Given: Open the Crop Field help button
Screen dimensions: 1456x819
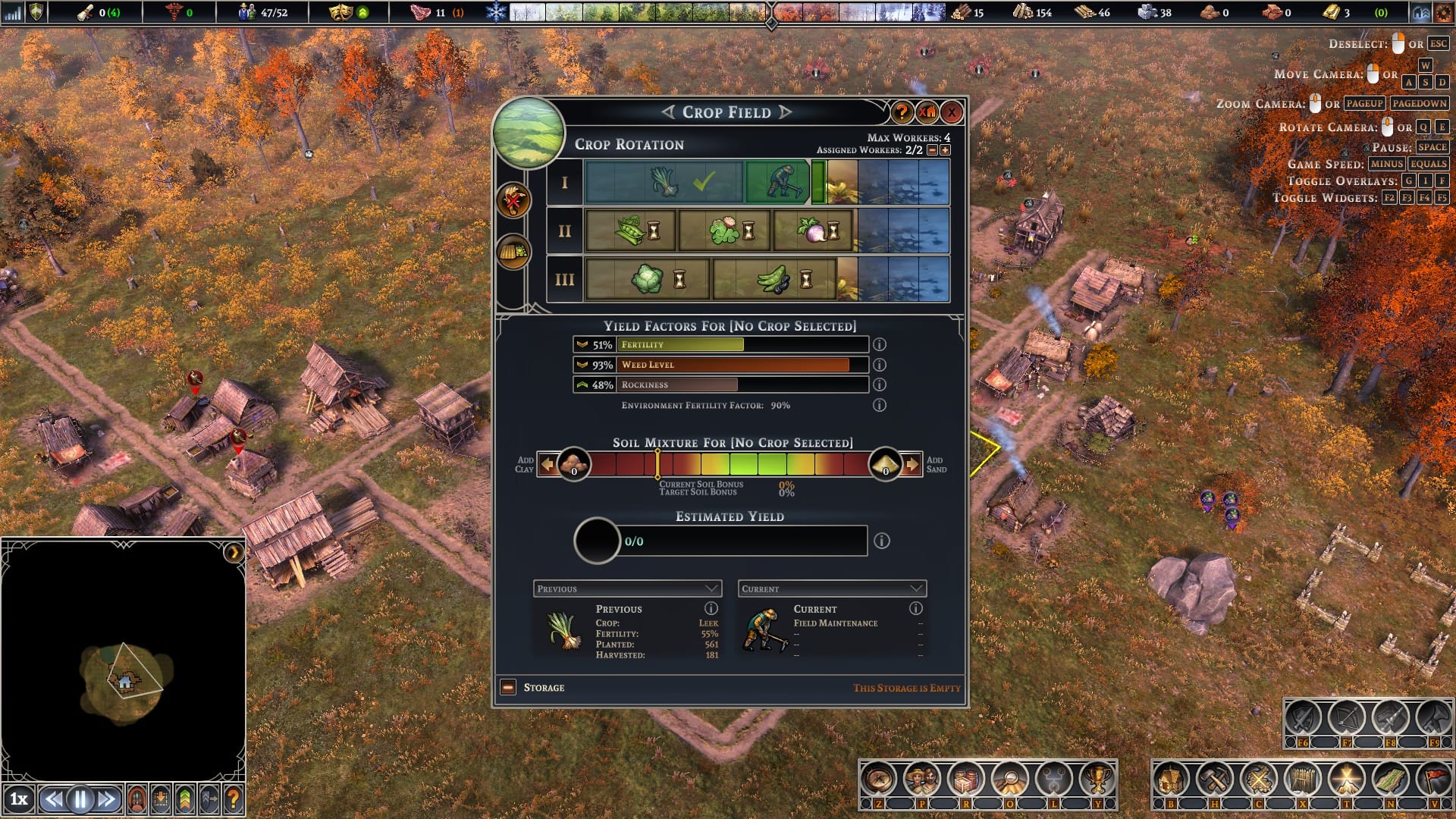Looking at the screenshot, I should [x=901, y=113].
